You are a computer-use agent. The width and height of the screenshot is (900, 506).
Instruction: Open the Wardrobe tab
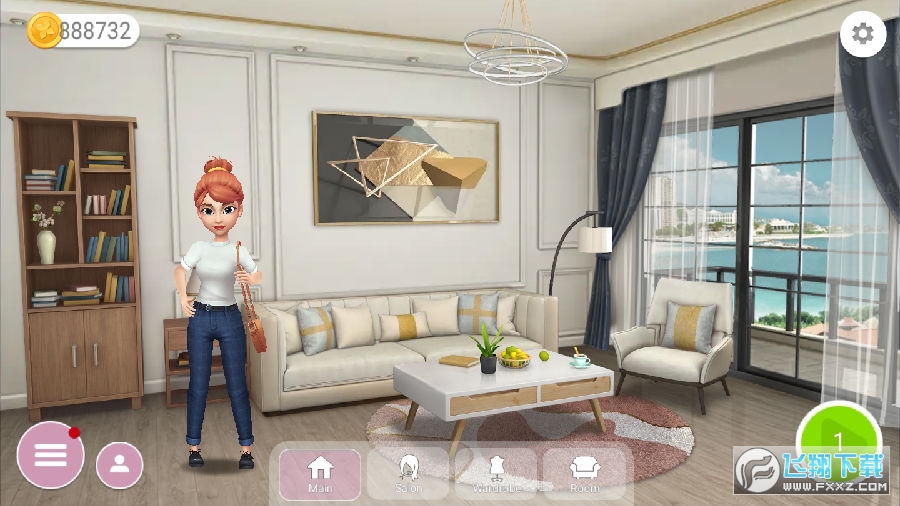pos(496,473)
